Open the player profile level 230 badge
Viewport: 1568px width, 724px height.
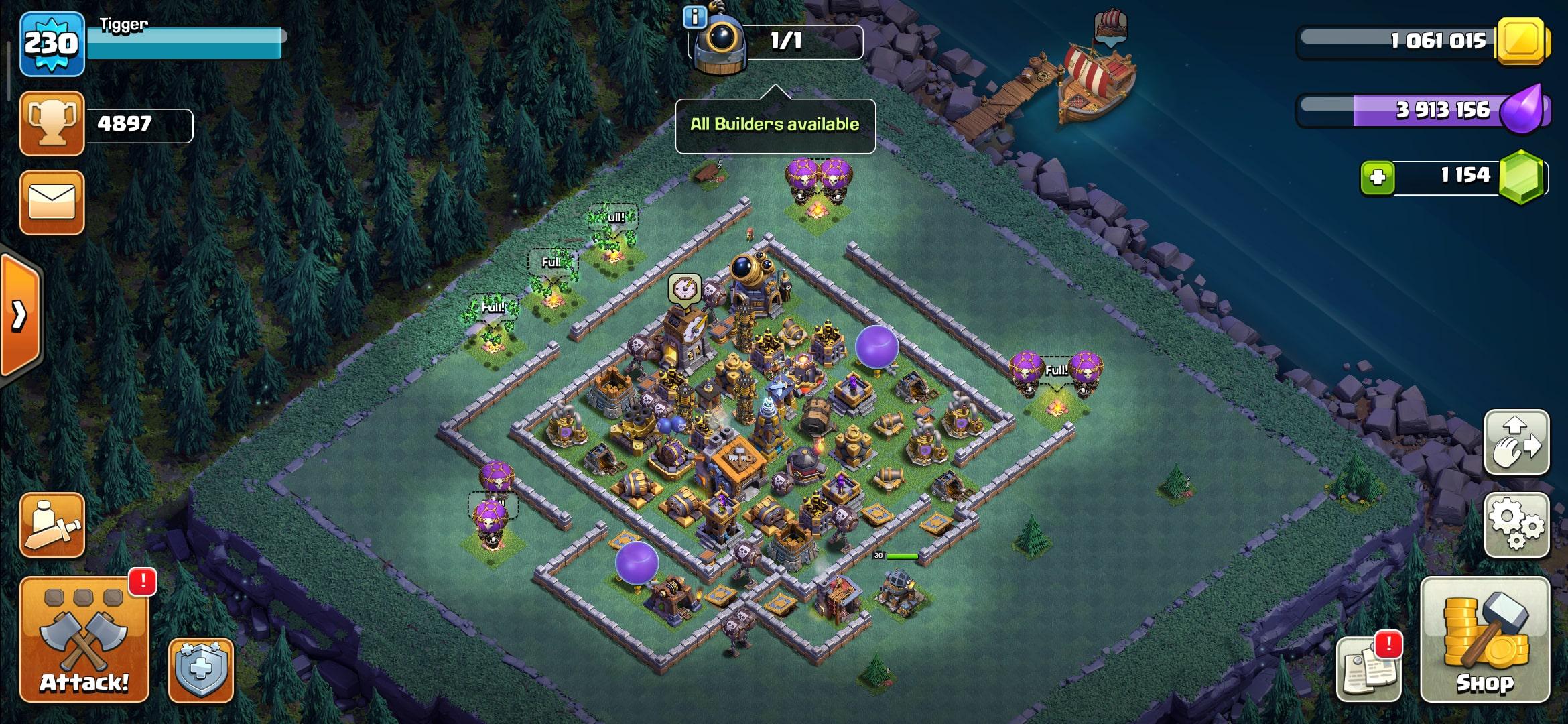pyautogui.click(x=52, y=44)
